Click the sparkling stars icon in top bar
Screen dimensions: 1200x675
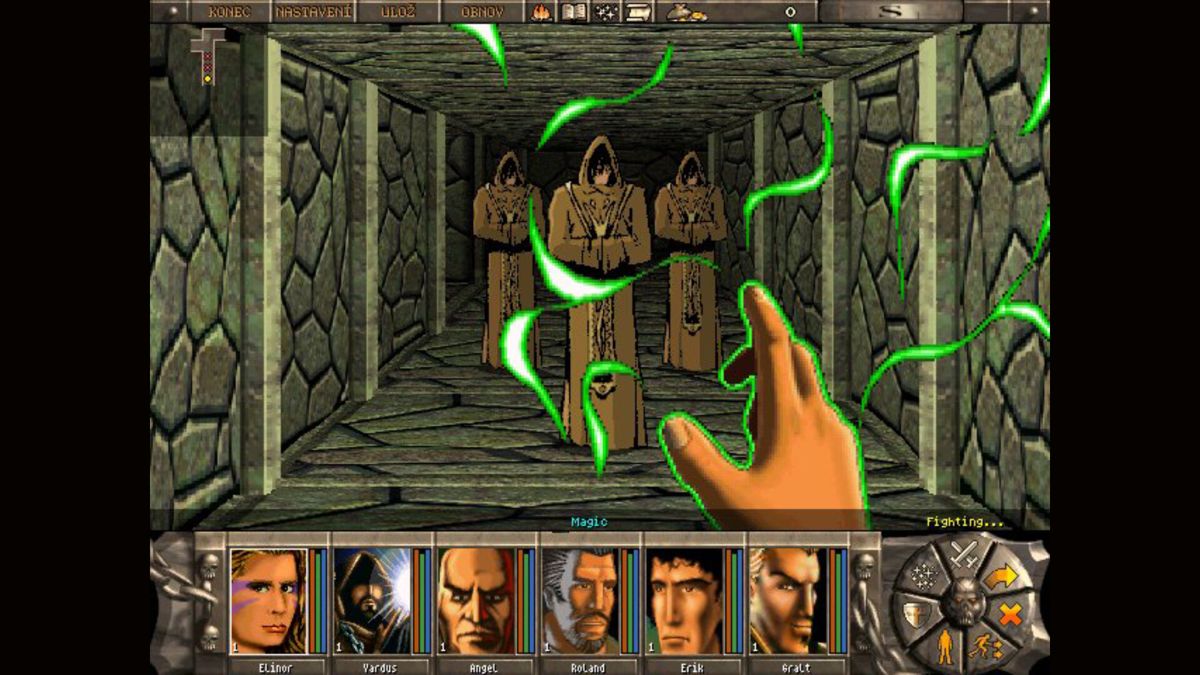point(606,12)
